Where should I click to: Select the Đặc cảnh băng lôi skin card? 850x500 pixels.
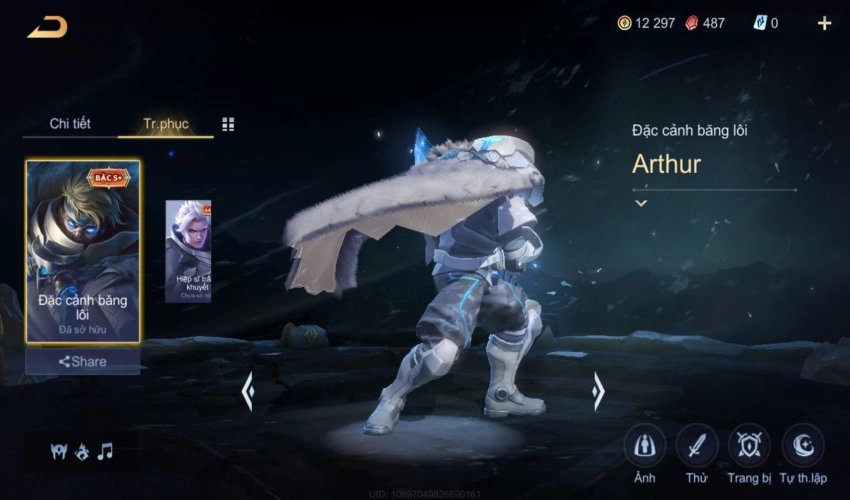point(83,250)
